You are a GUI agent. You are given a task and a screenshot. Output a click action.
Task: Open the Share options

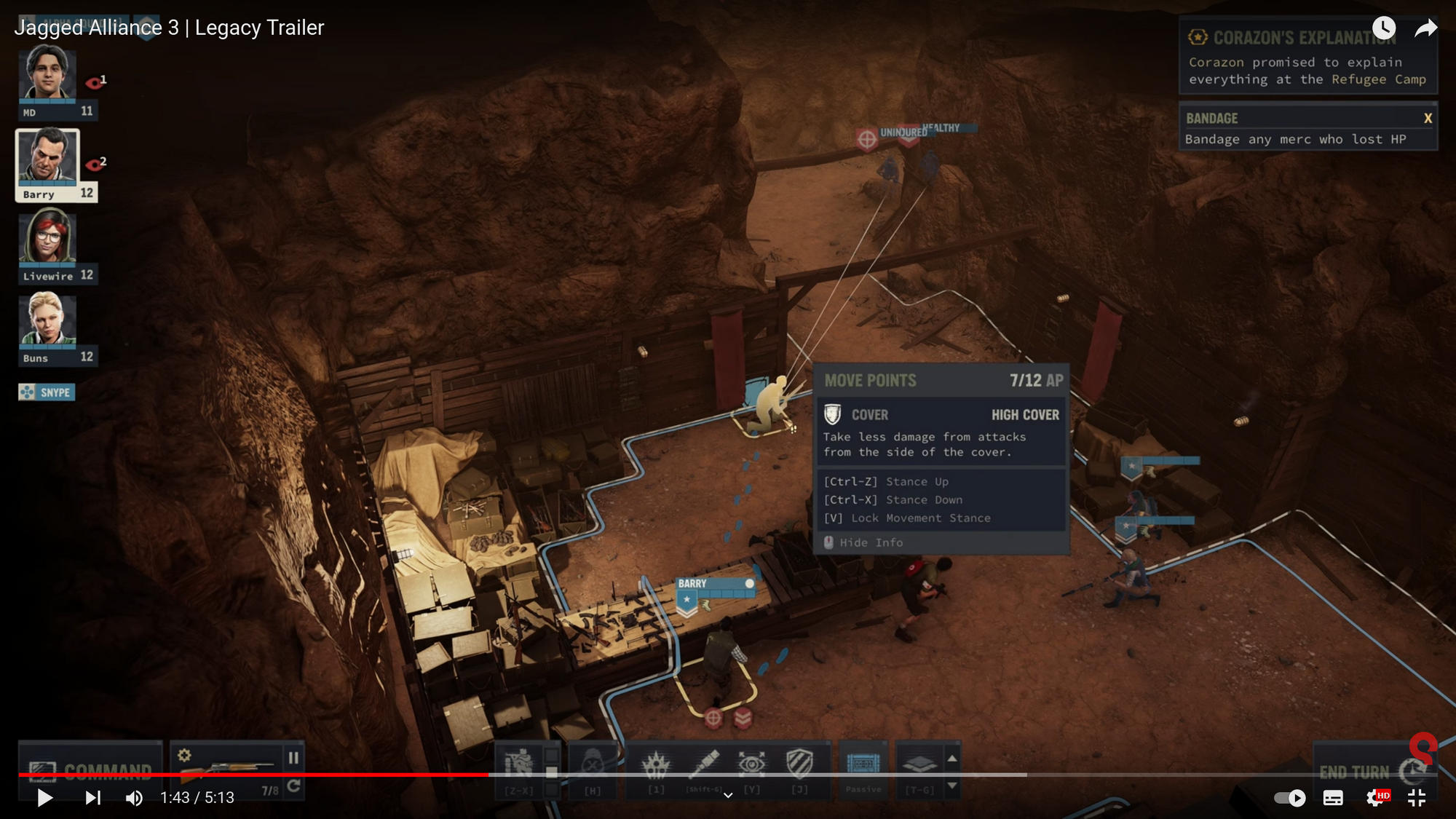1425,28
